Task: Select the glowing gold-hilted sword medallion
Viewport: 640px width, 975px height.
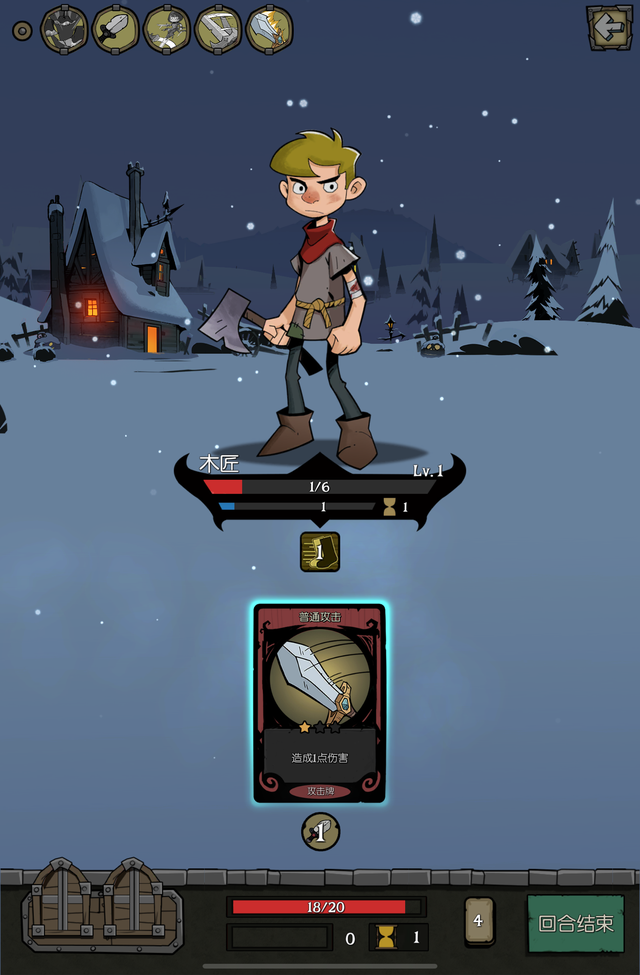Action: (269, 29)
